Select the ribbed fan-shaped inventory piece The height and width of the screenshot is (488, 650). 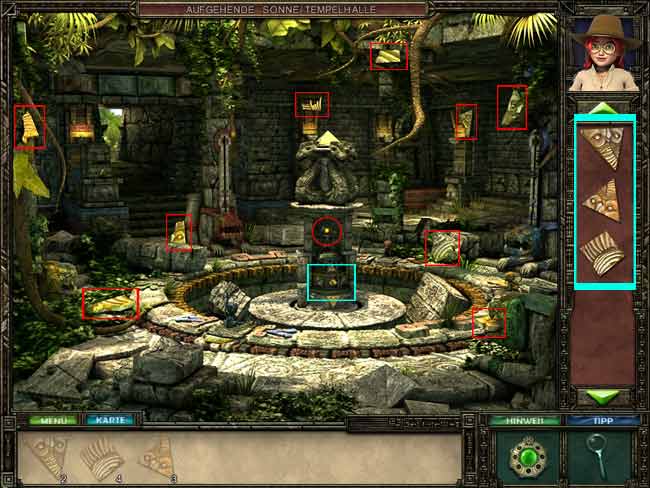[x=603, y=254]
